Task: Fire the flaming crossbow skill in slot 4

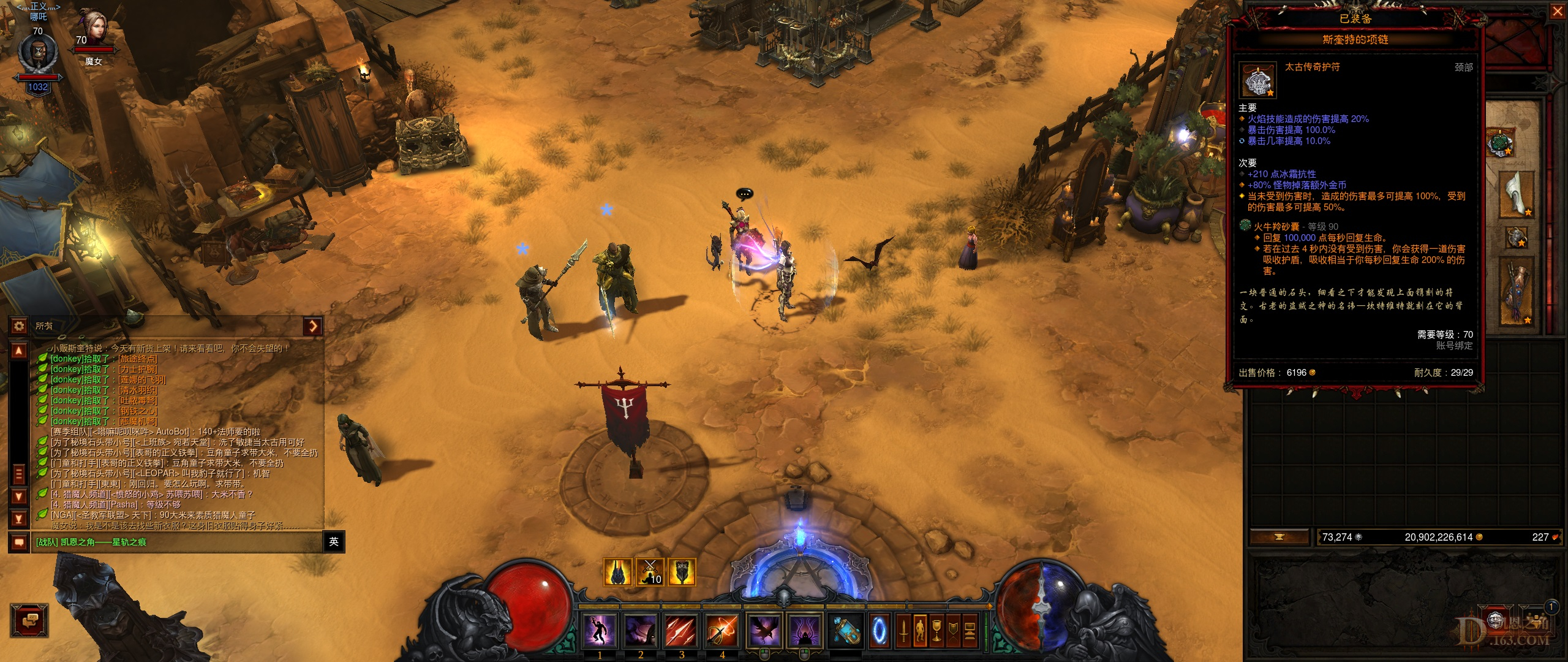Action: click(x=722, y=630)
